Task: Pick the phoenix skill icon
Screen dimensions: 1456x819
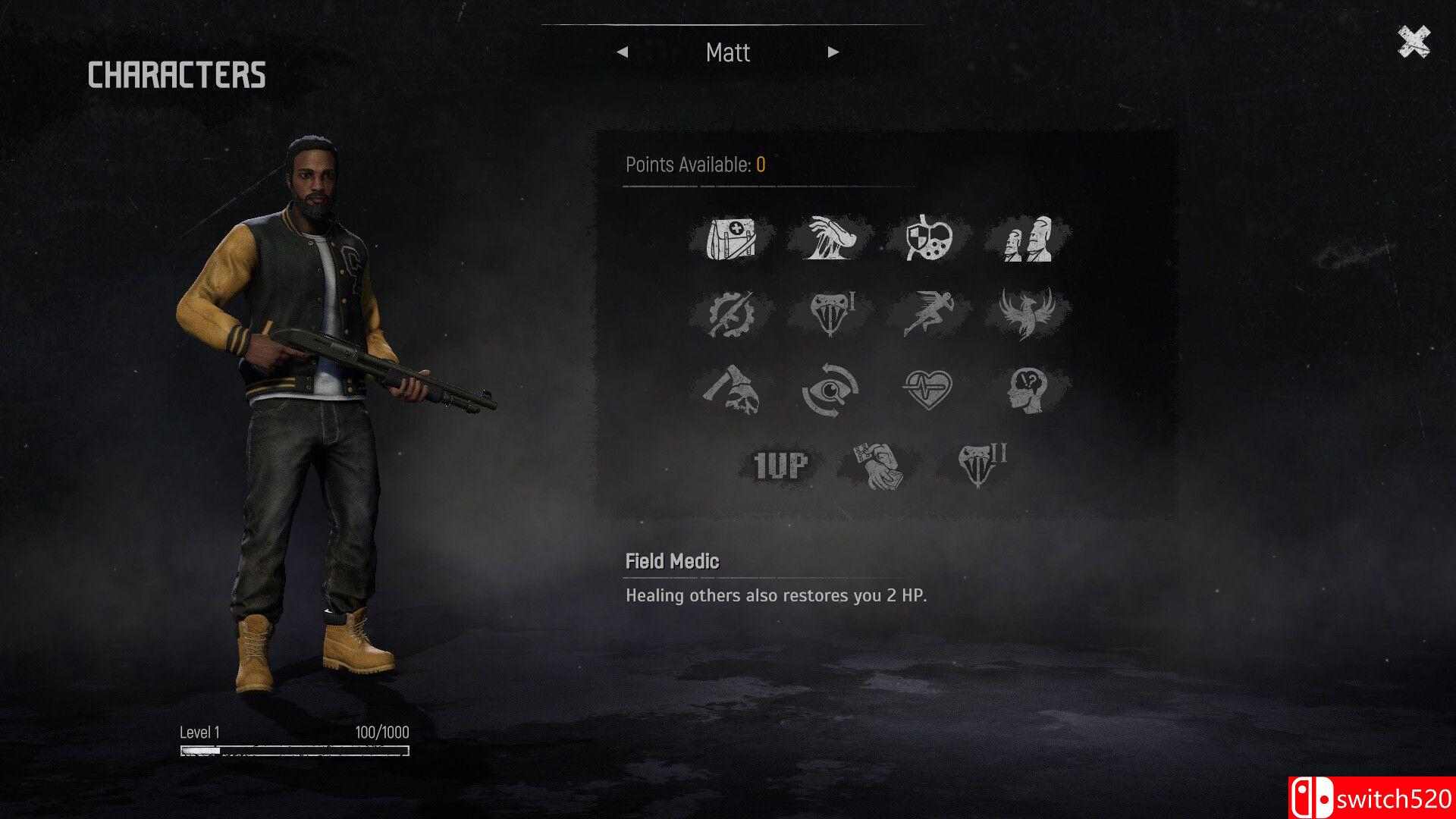Action: tap(1027, 312)
